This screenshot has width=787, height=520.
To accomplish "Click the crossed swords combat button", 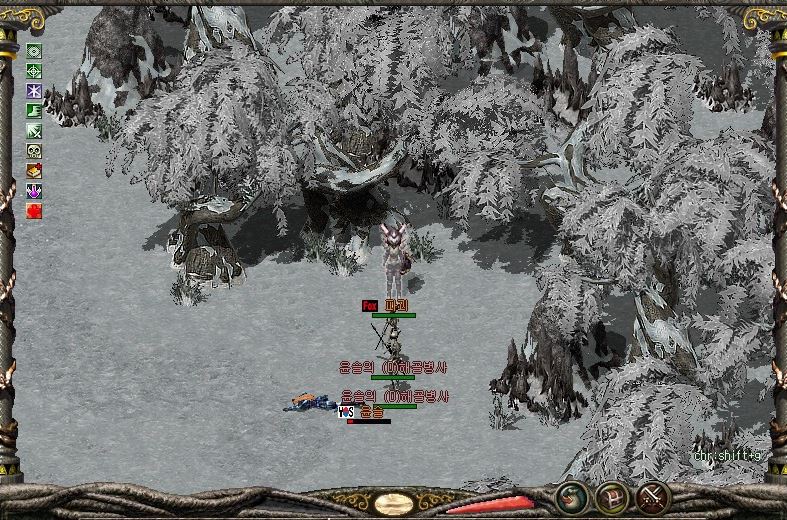I will point(652,496).
